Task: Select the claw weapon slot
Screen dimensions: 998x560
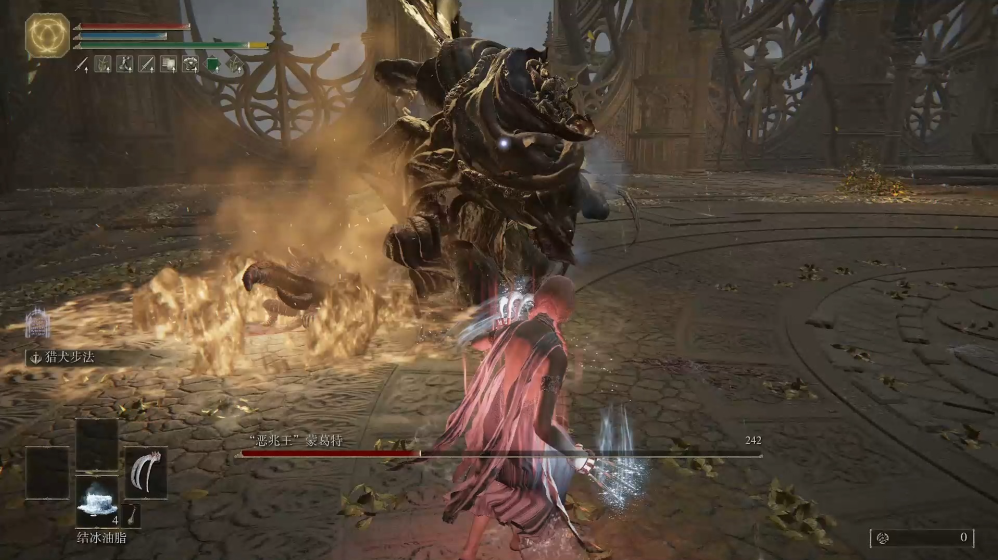Action: [146, 471]
